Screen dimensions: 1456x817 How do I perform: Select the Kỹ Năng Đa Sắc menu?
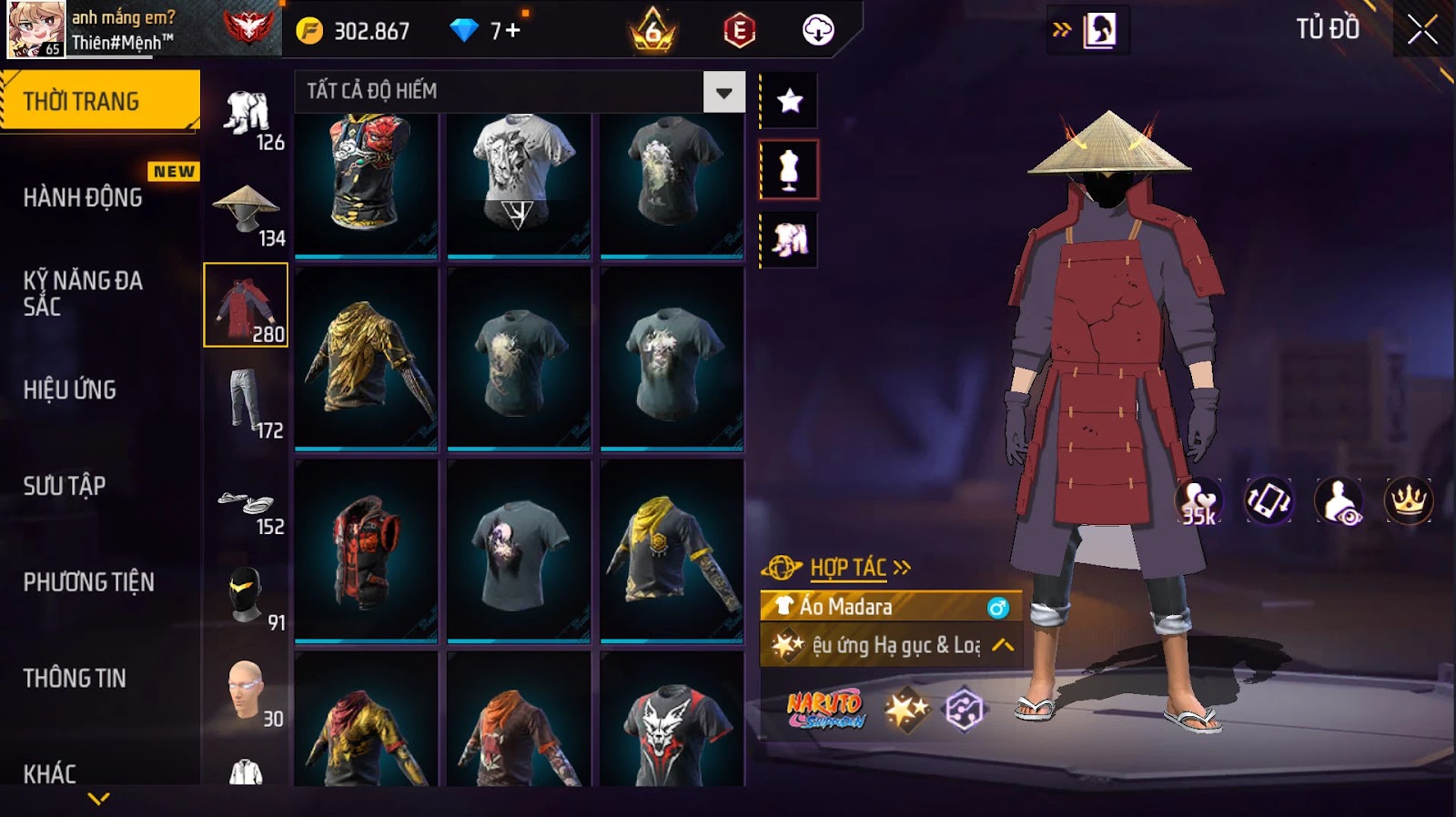point(83,293)
